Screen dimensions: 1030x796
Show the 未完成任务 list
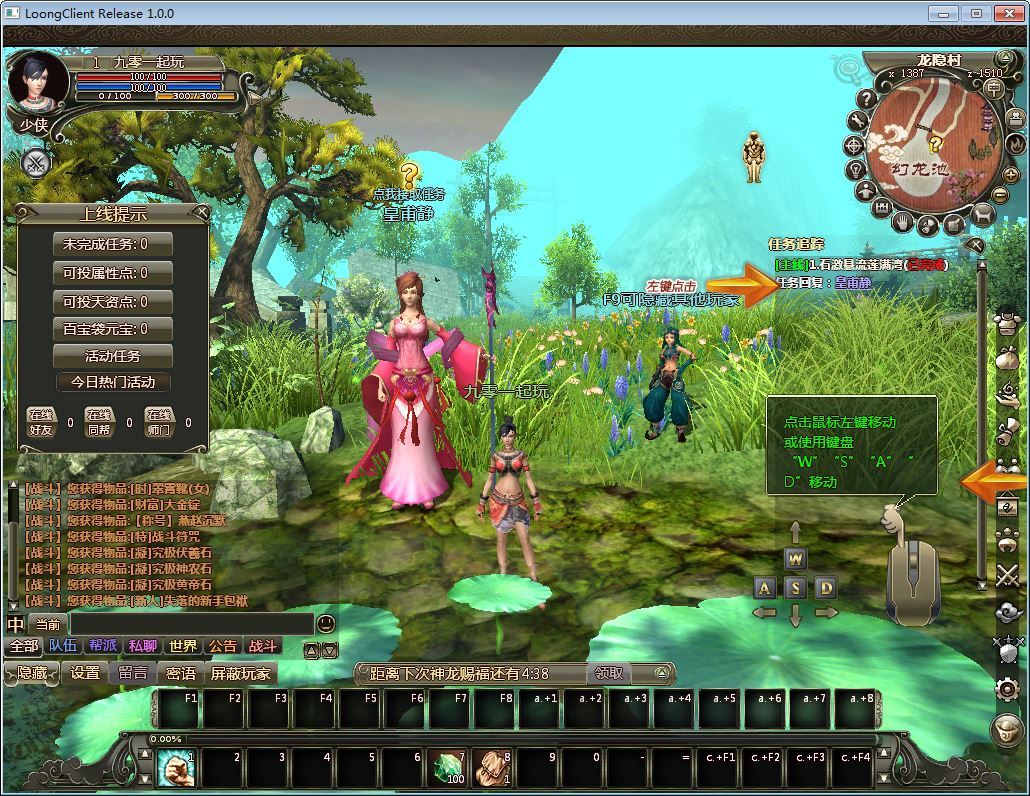point(113,244)
